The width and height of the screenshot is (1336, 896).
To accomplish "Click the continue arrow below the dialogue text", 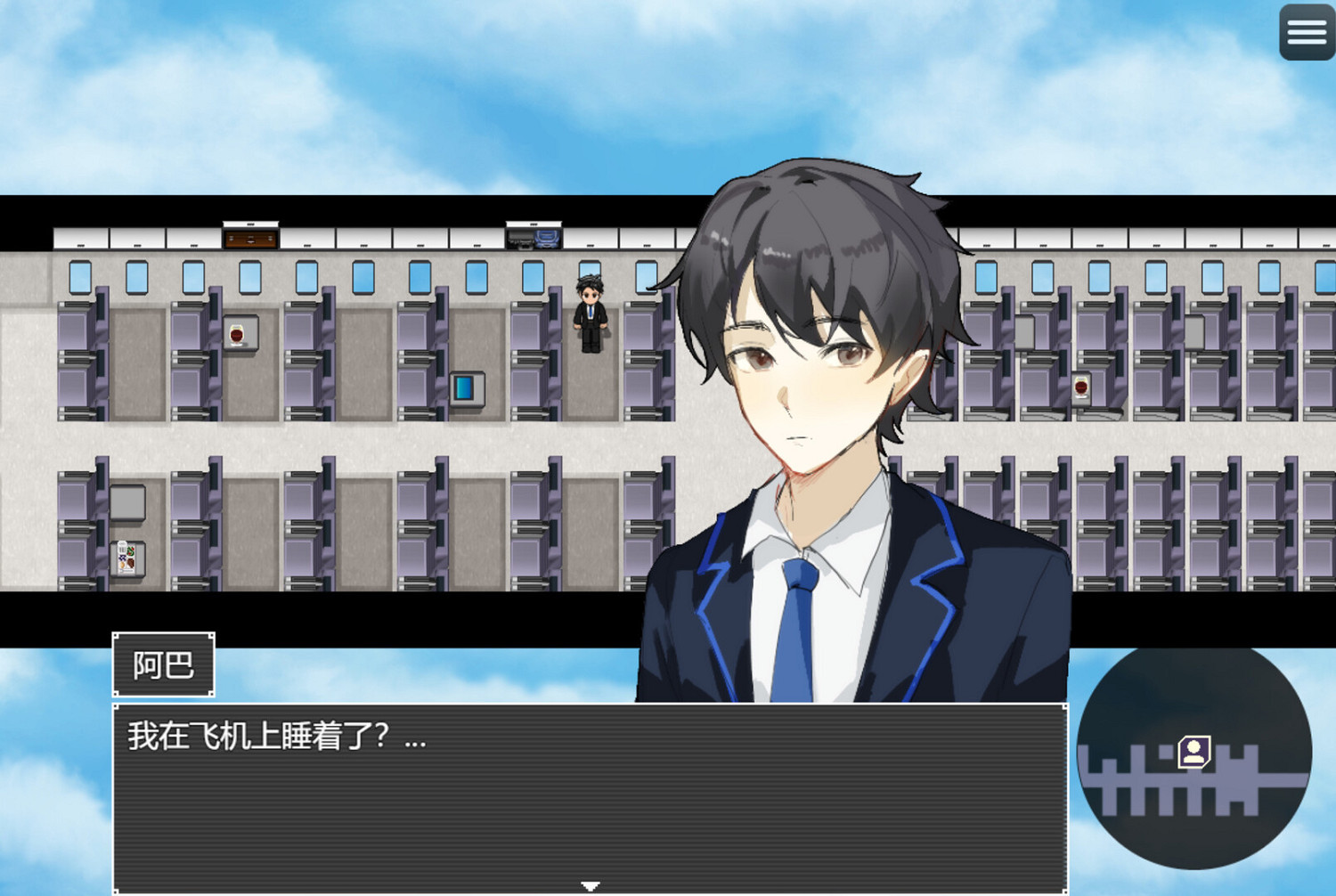I will tap(589, 884).
